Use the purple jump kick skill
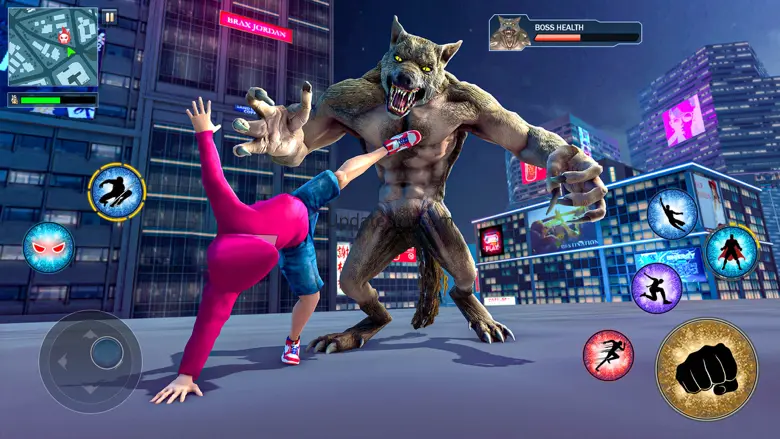Screen dimensions: 780x439 click(656, 288)
